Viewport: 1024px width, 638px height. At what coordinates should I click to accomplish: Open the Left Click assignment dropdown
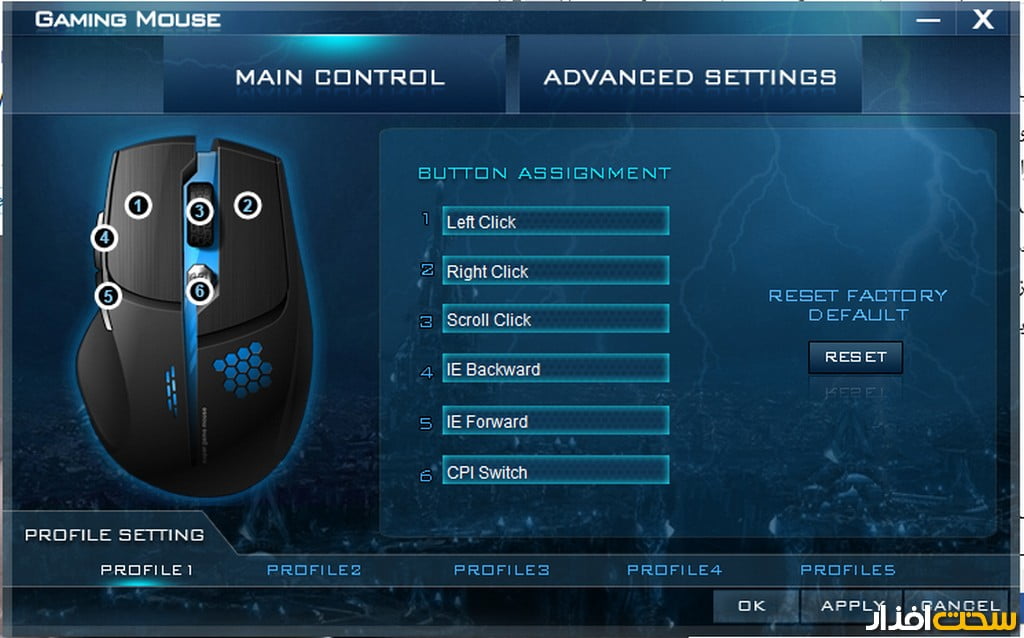(x=555, y=221)
